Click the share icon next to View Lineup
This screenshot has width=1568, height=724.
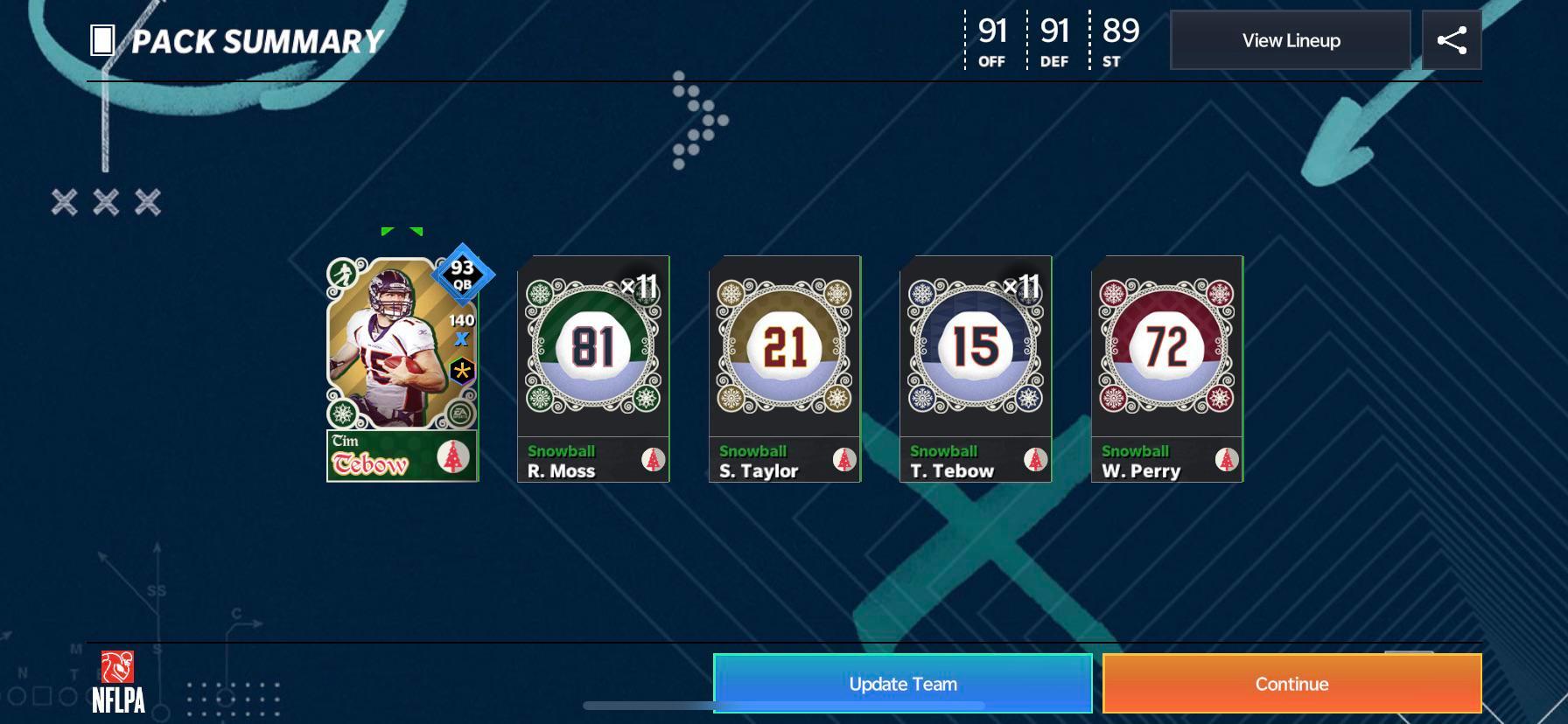1451,39
